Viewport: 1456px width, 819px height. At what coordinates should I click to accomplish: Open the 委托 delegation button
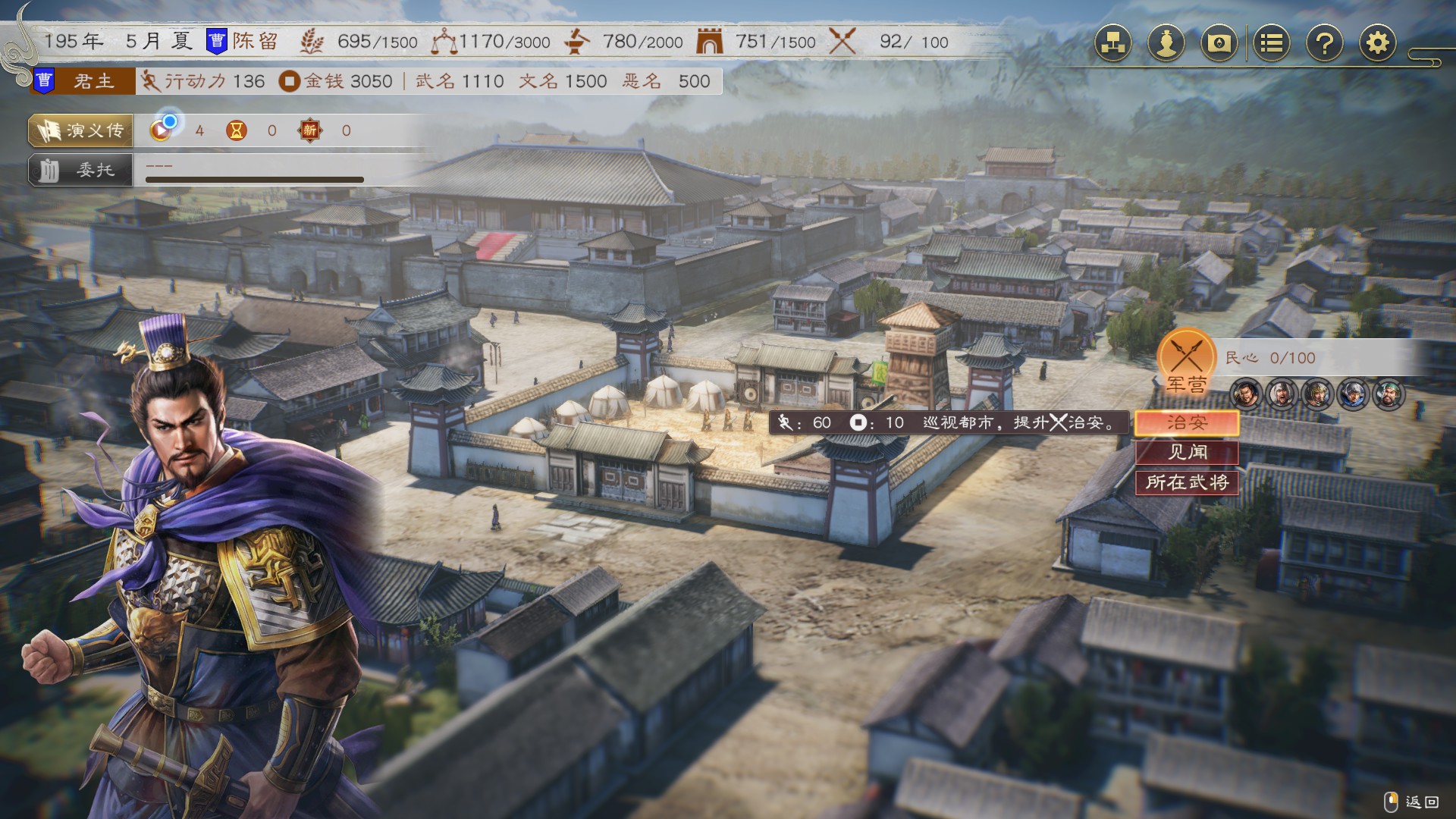click(81, 170)
